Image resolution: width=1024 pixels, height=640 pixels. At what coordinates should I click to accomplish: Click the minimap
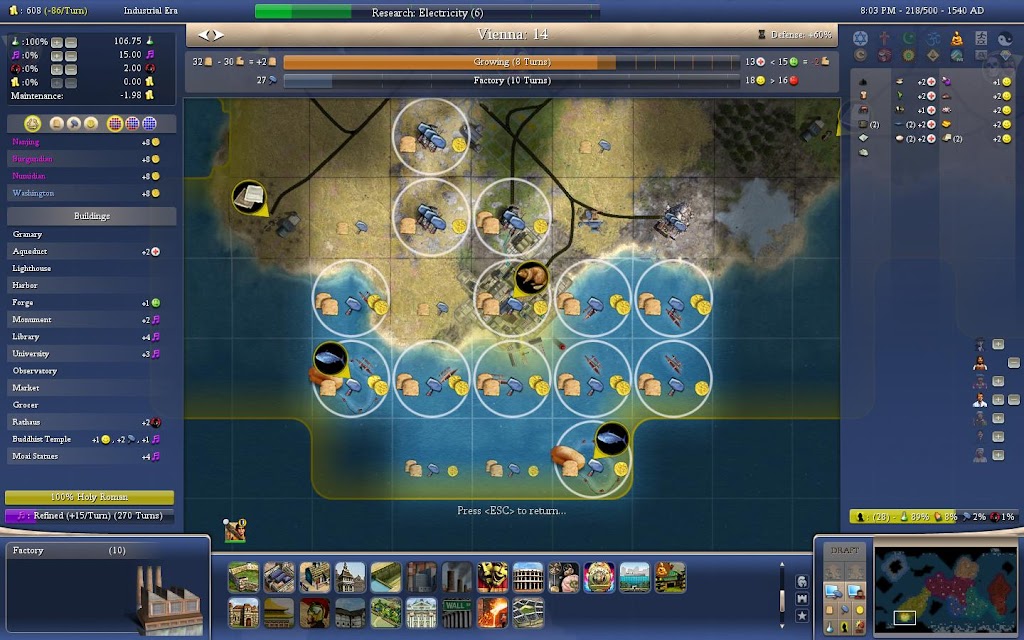tap(944, 589)
